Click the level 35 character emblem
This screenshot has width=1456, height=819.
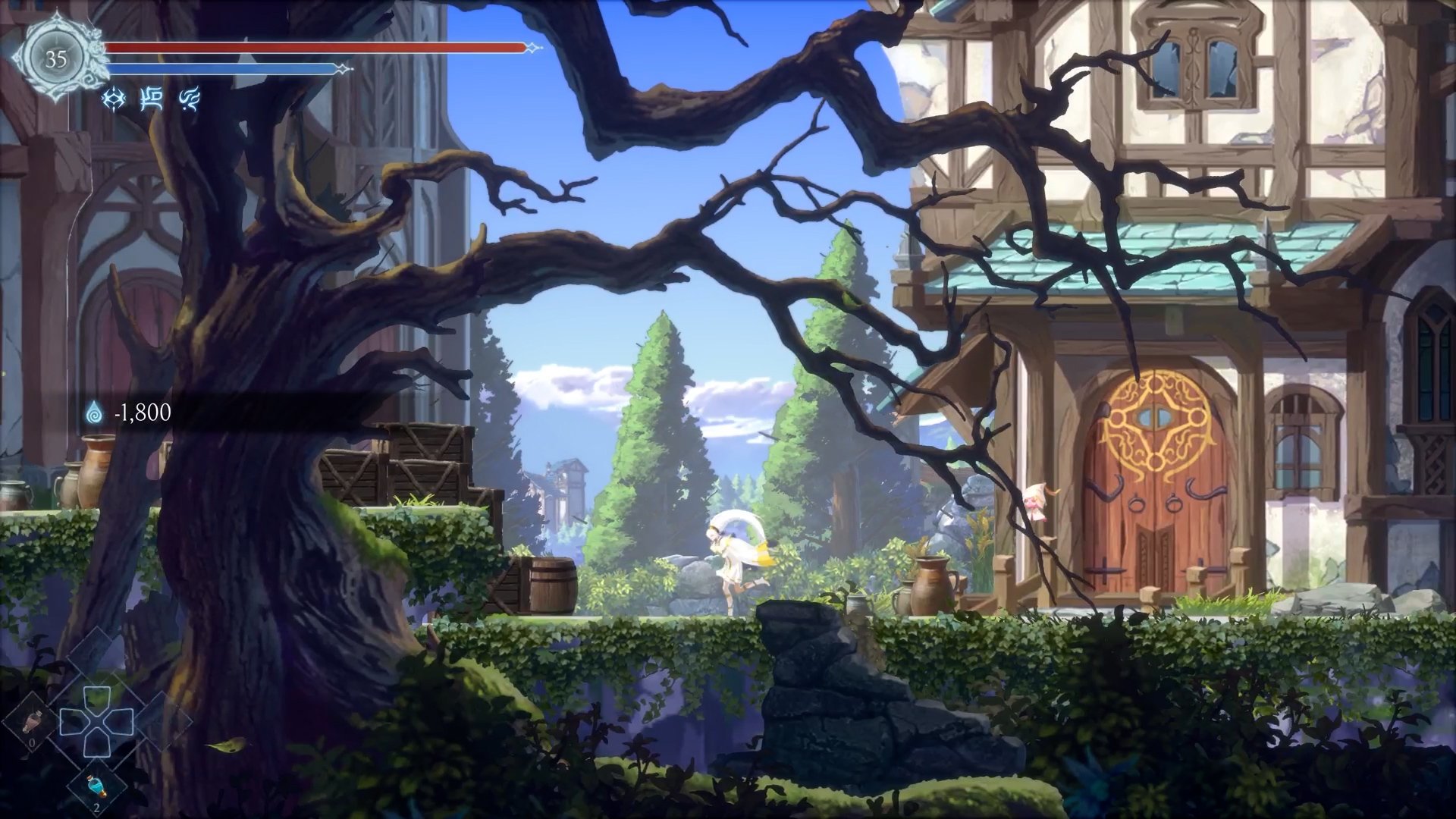55,59
